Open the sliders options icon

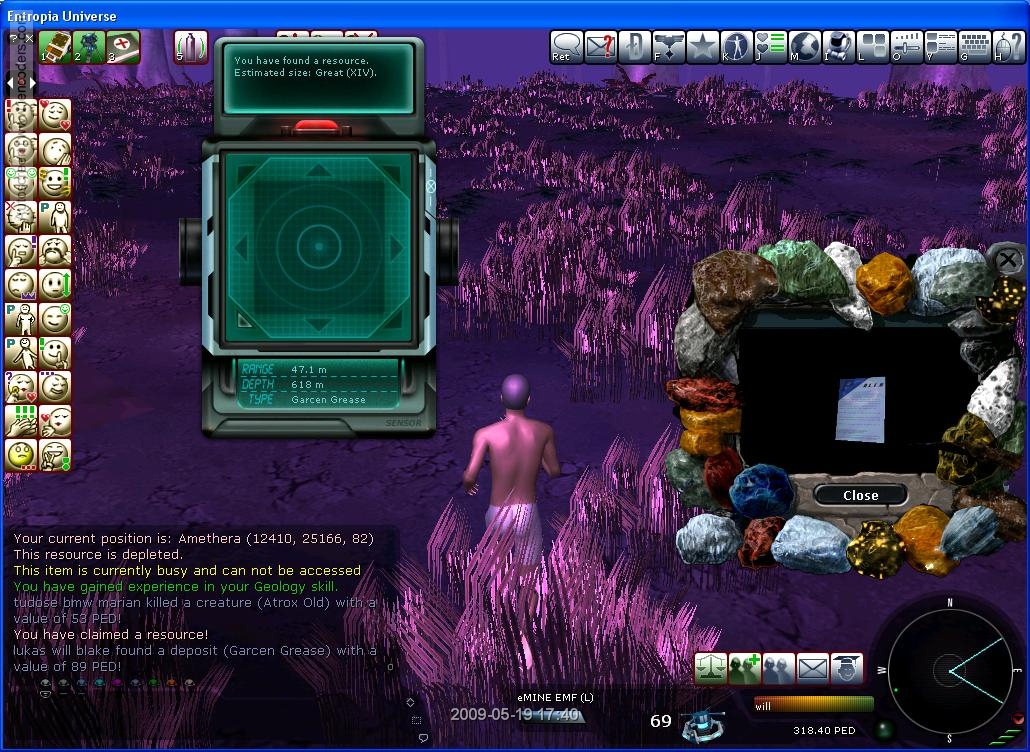[x=907, y=47]
